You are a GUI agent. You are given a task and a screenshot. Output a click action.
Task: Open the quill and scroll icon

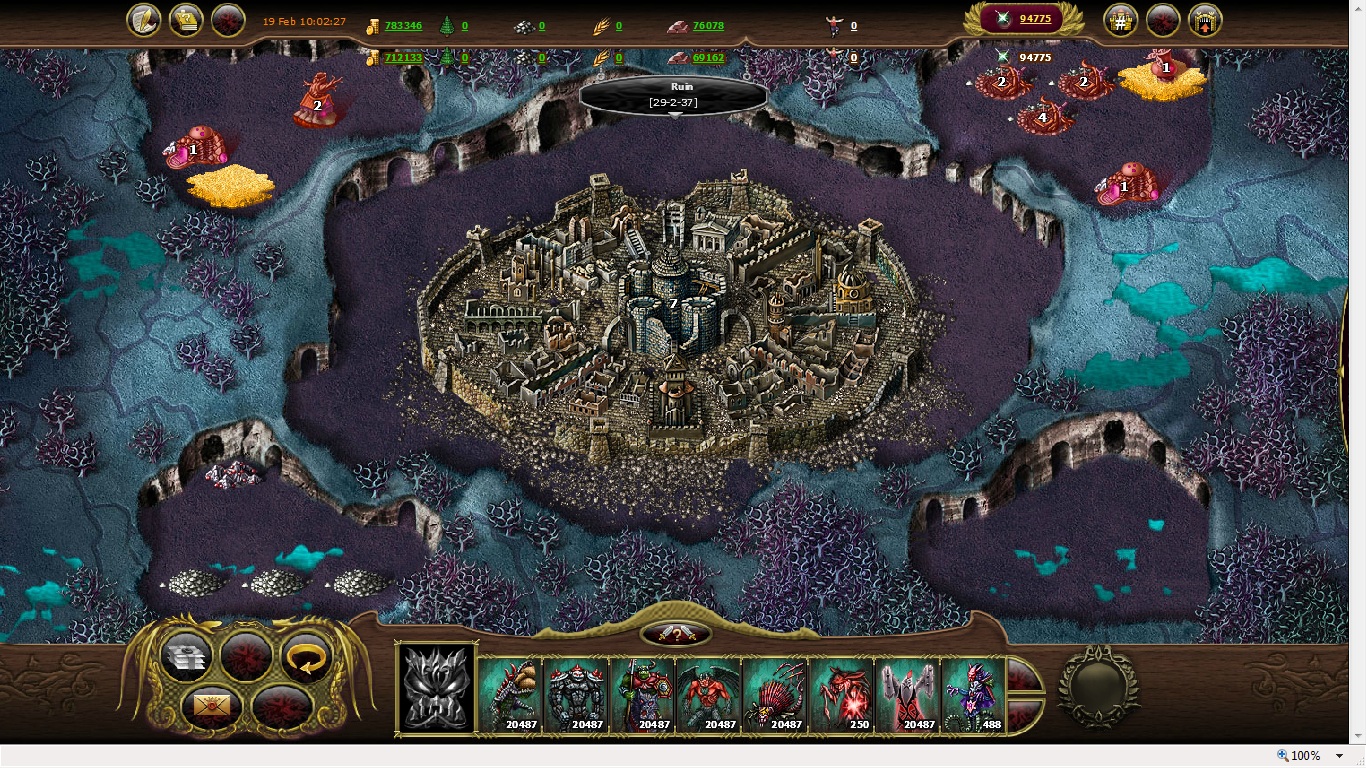[145, 20]
